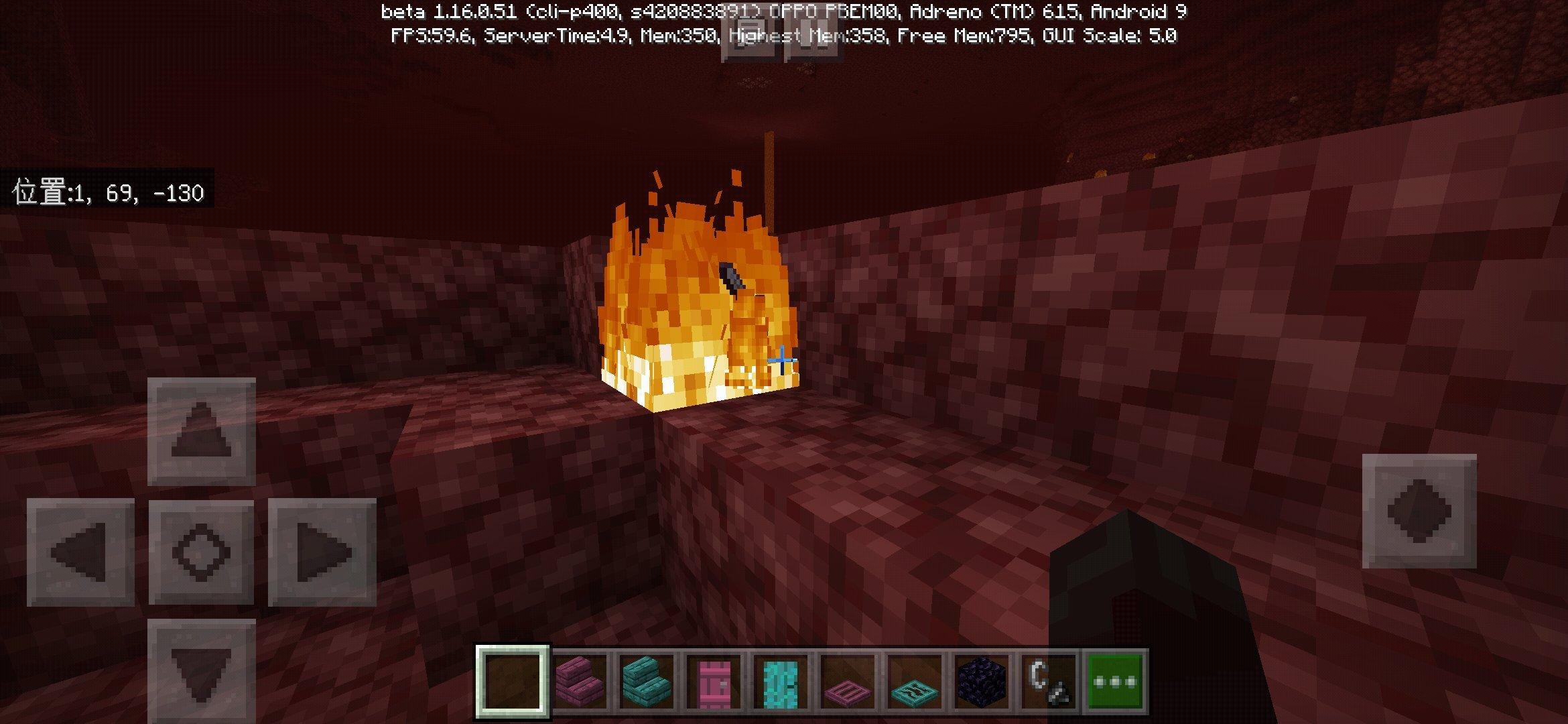Tap the move backward arrow
1568x724 pixels.
[x=201, y=670]
